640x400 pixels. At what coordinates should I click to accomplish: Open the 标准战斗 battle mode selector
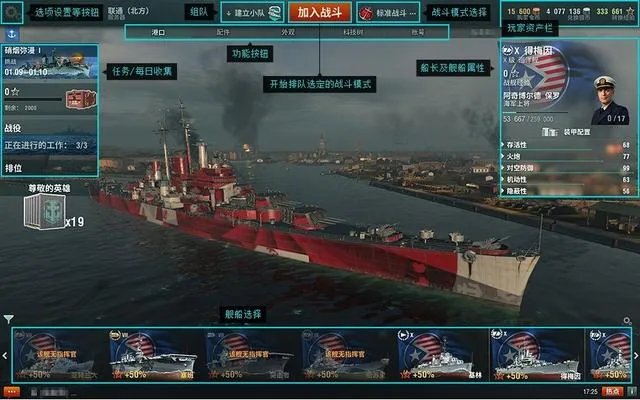click(x=390, y=13)
